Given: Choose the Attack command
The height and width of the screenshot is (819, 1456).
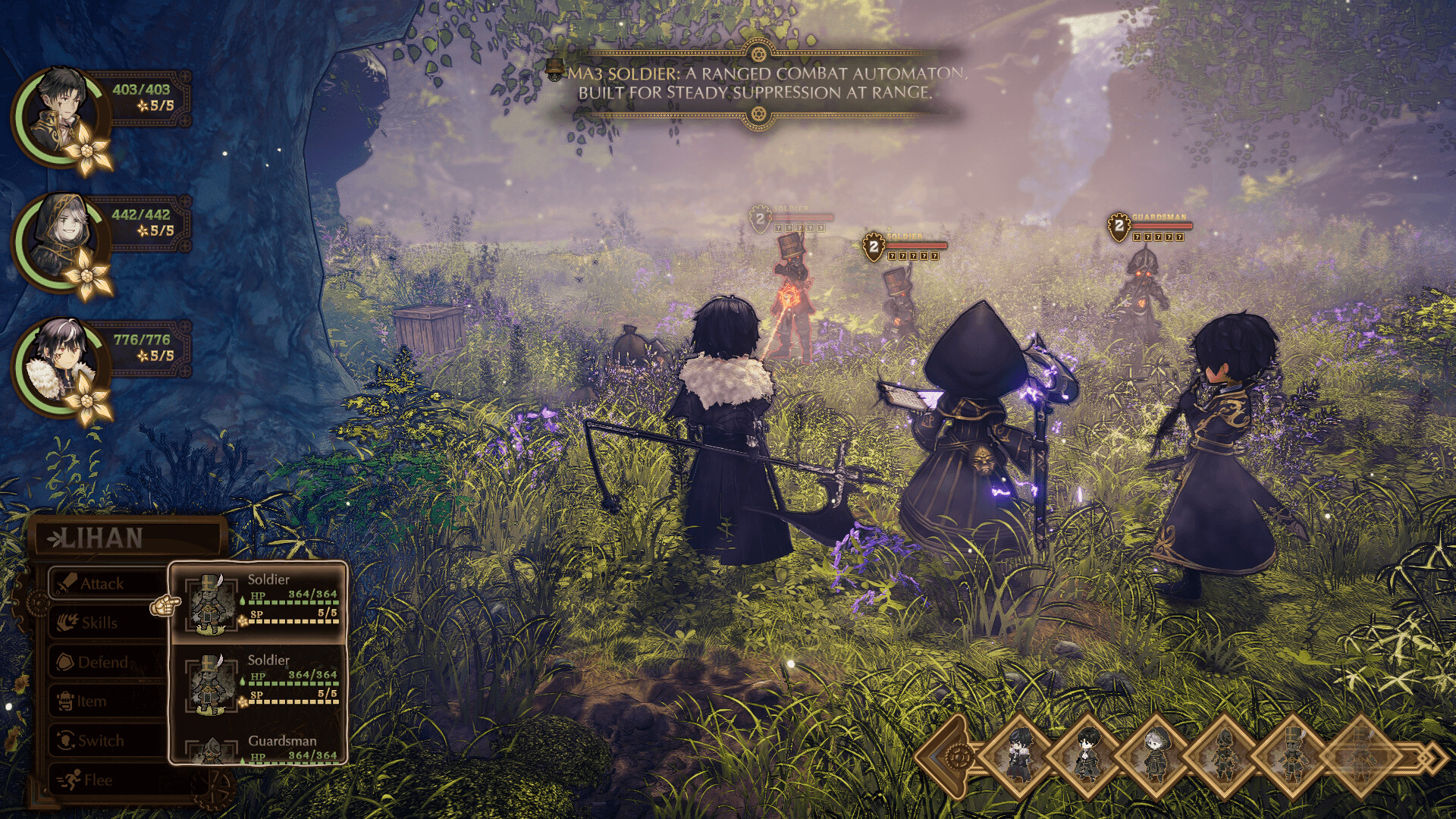Looking at the screenshot, I should pos(102,583).
